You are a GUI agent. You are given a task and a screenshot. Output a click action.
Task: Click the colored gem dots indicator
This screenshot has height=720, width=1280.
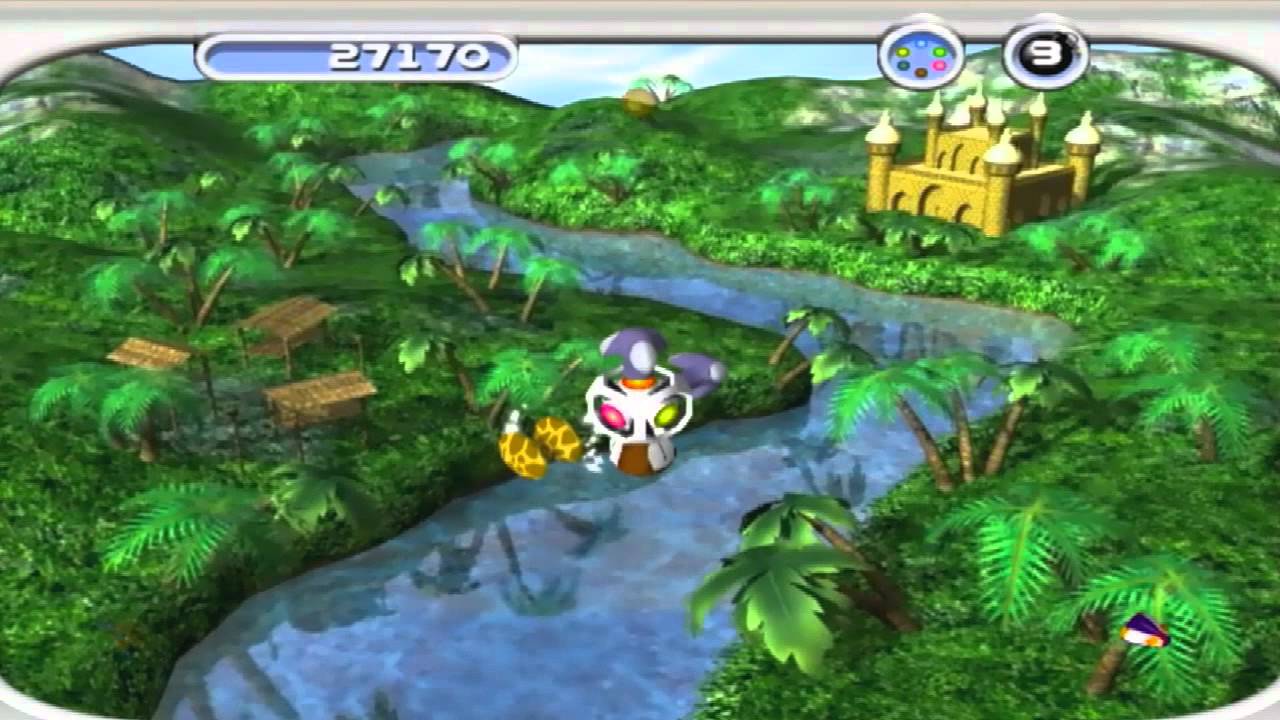point(920,57)
